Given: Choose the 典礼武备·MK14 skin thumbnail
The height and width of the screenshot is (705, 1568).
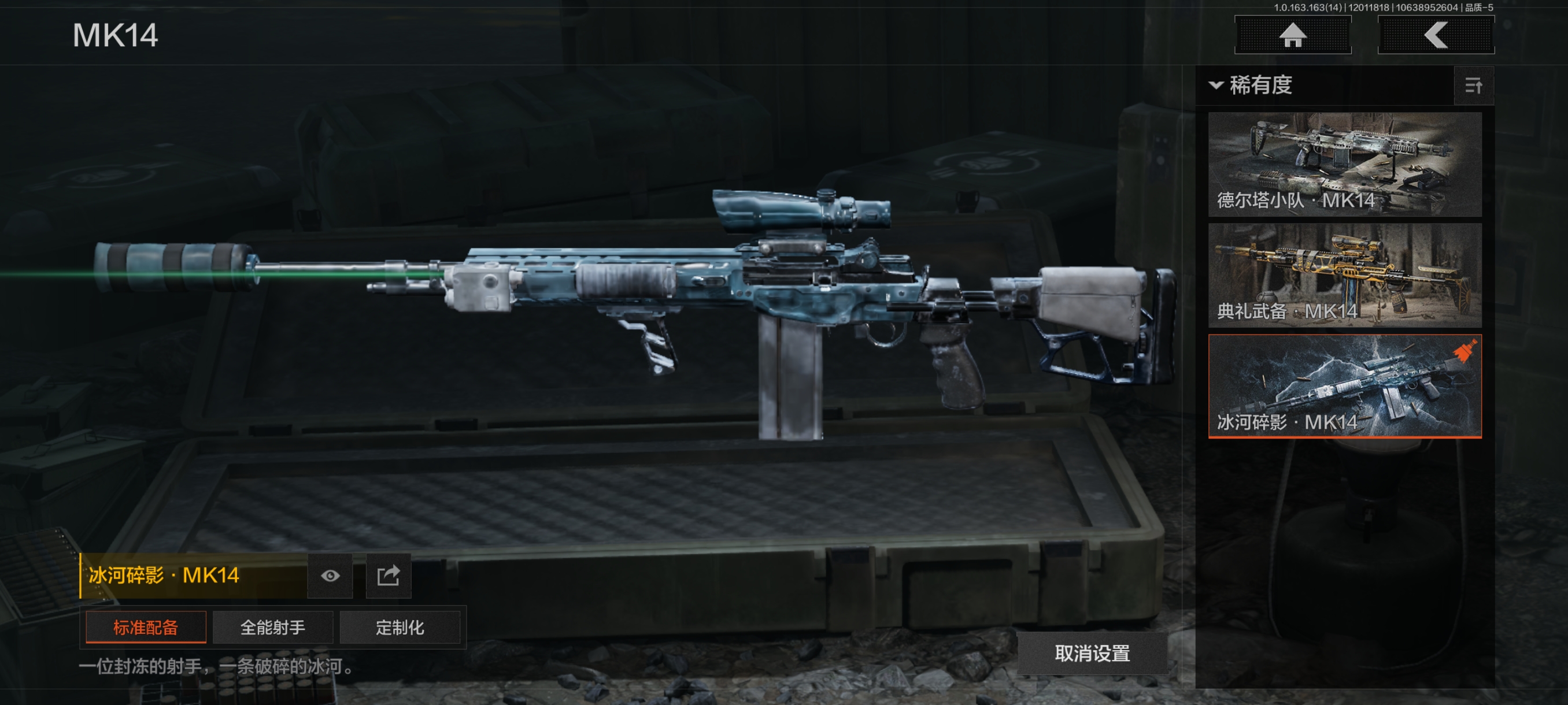Looking at the screenshot, I should [1345, 276].
